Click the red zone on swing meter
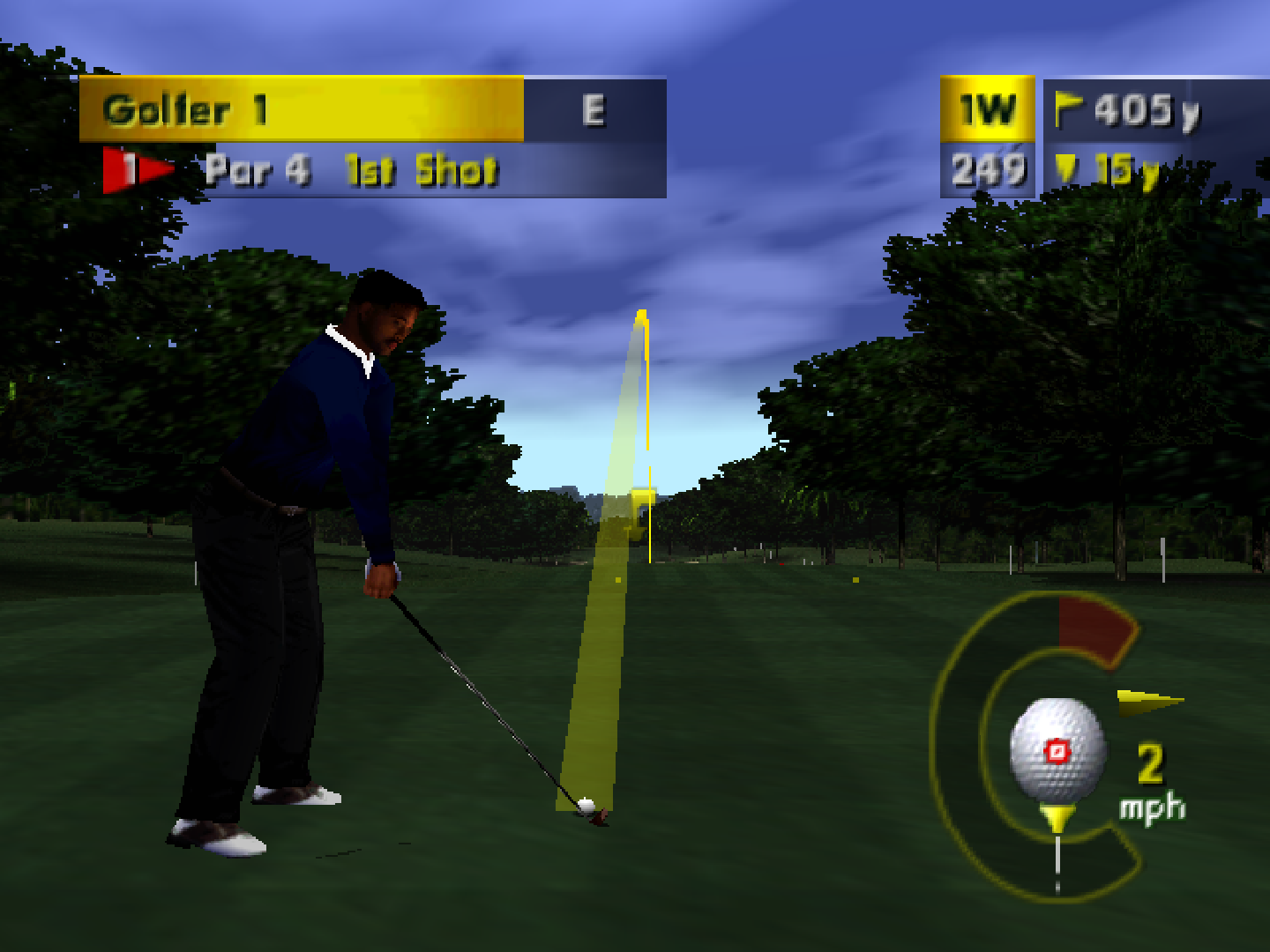Image resolution: width=1270 pixels, height=952 pixels. [x=1094, y=628]
